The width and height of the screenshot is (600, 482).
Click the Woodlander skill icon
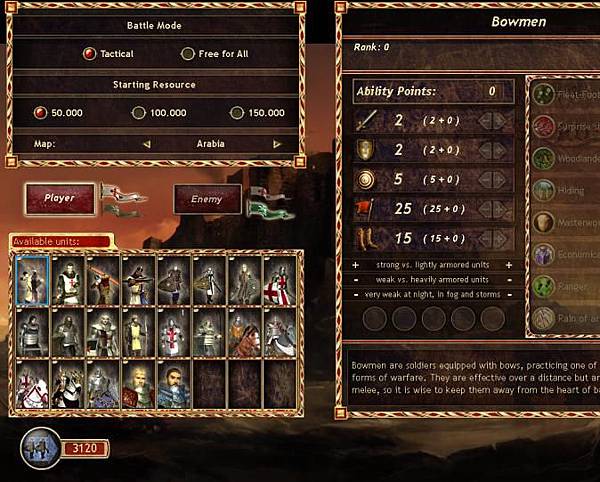pos(543,158)
